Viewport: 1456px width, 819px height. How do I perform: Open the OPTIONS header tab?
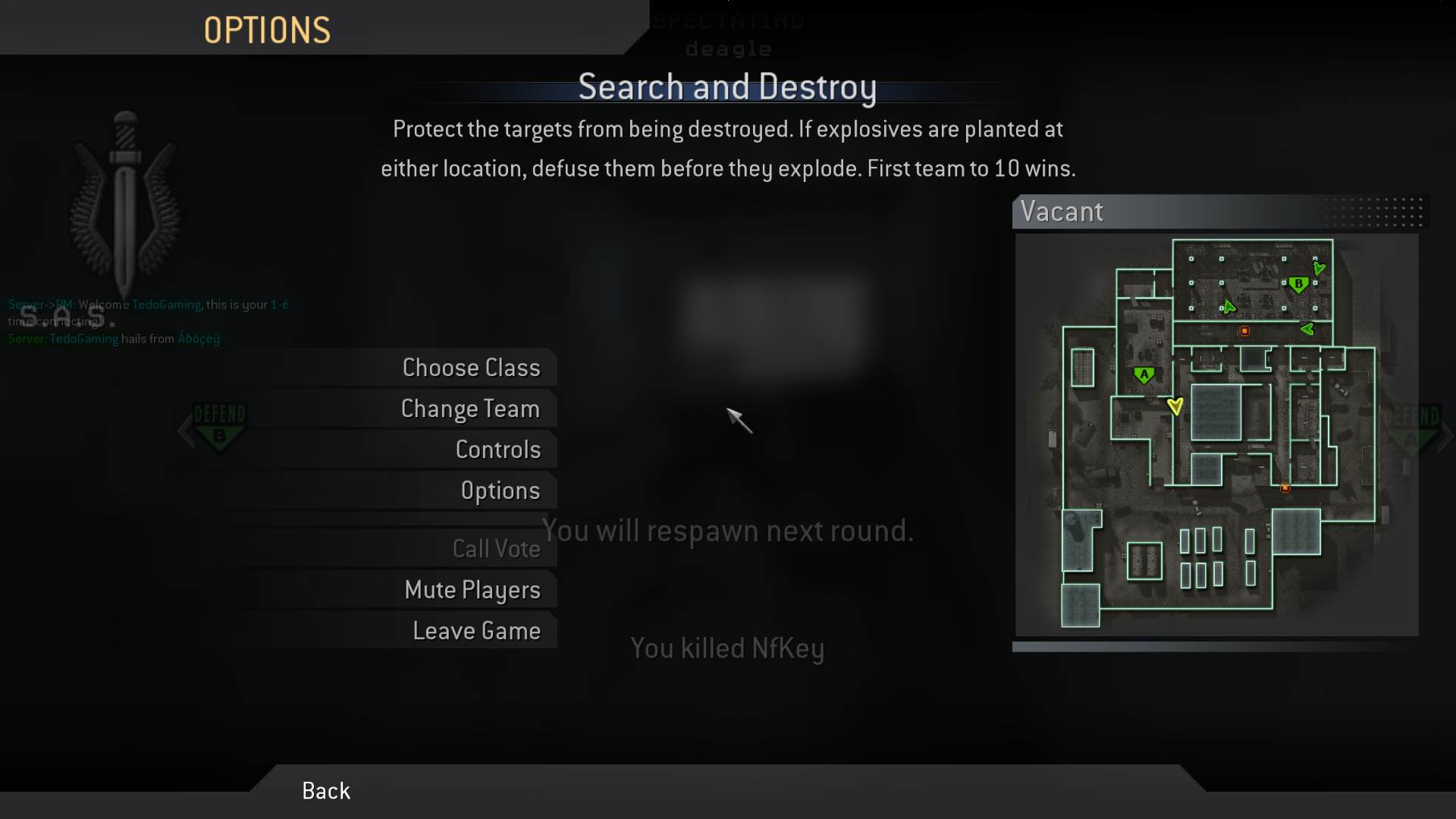click(x=267, y=30)
